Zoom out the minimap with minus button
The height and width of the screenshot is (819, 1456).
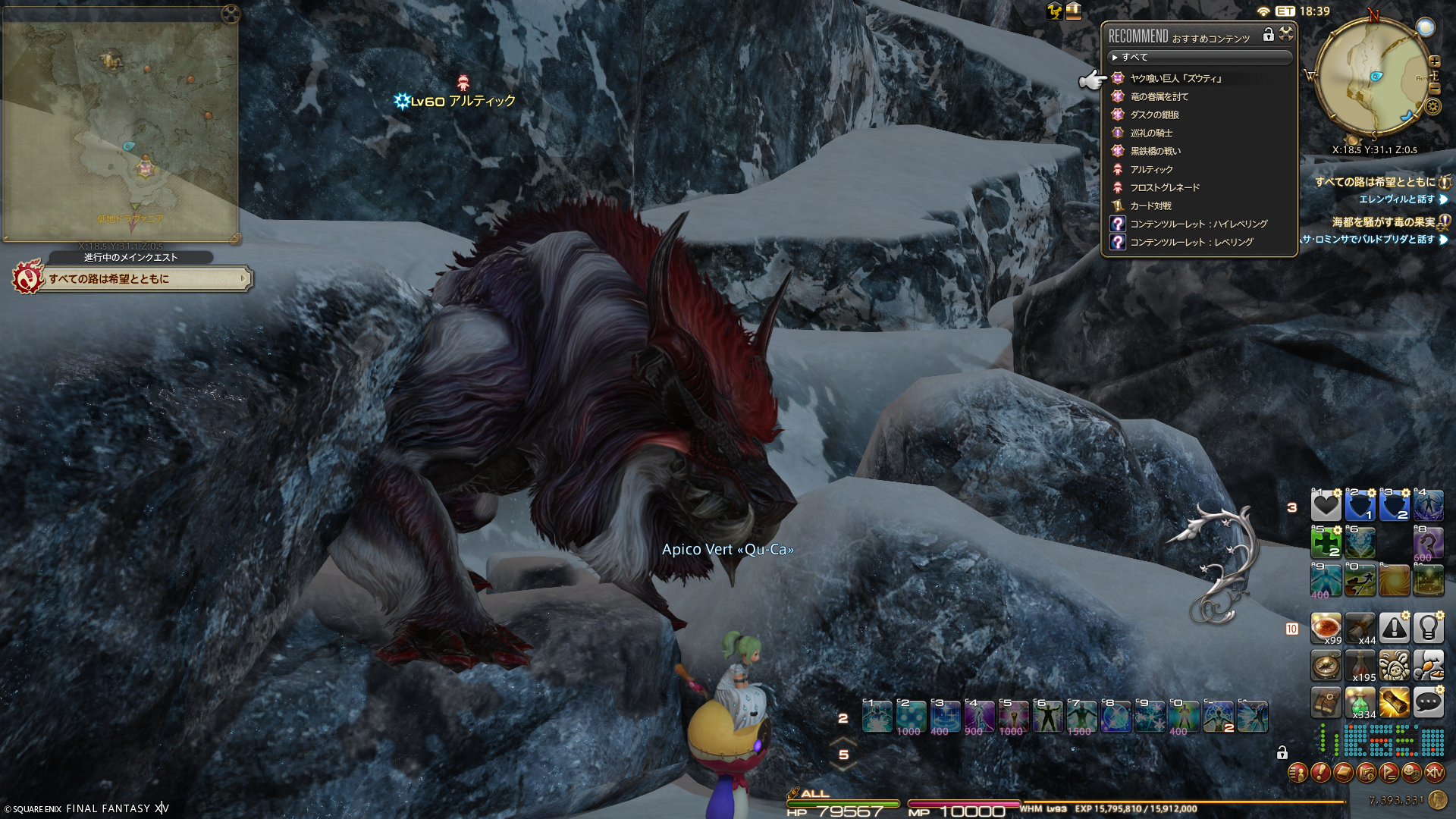point(1435,89)
